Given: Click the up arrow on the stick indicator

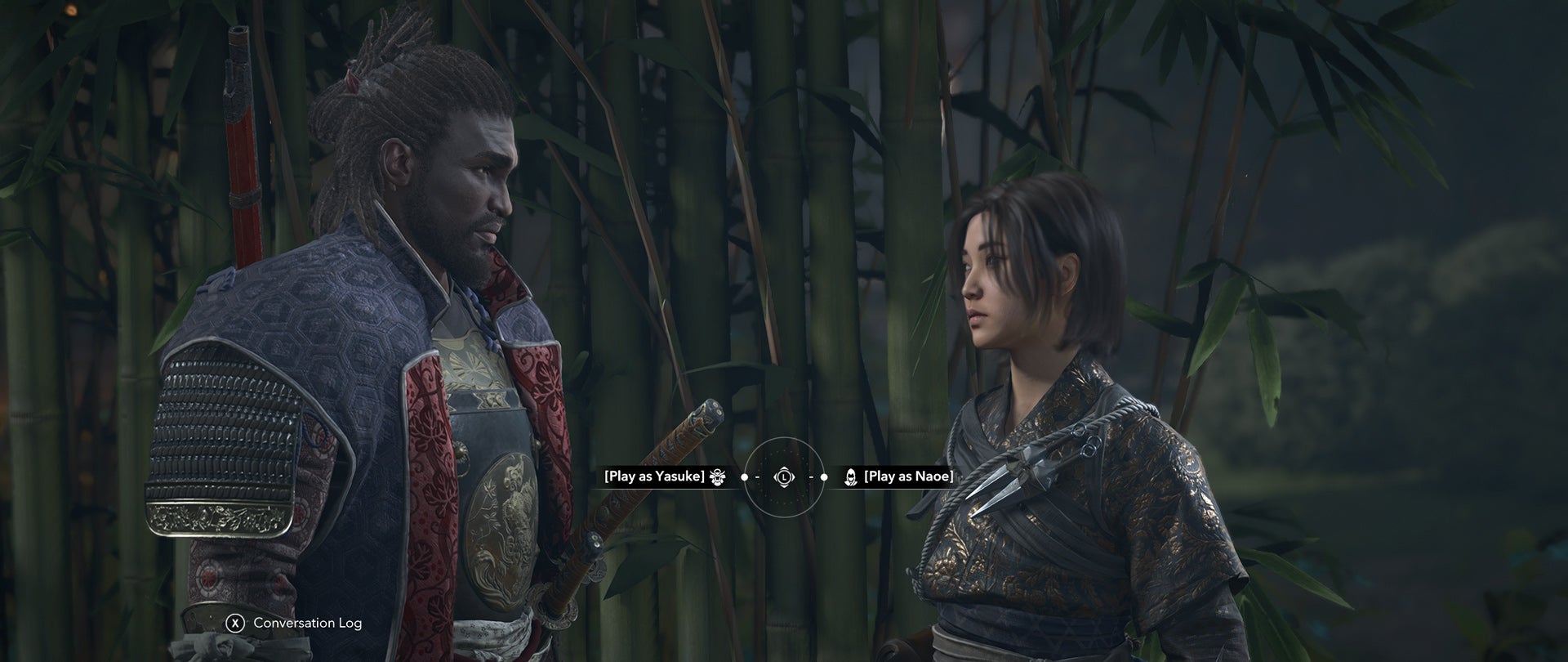Looking at the screenshot, I should click(x=784, y=468).
